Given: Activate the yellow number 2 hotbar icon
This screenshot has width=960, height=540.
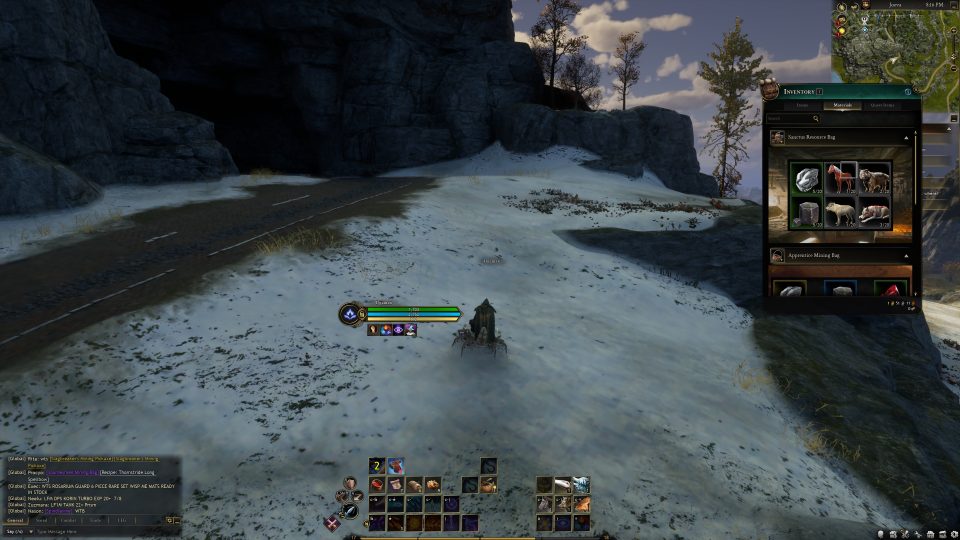Looking at the screenshot, I should (377, 466).
